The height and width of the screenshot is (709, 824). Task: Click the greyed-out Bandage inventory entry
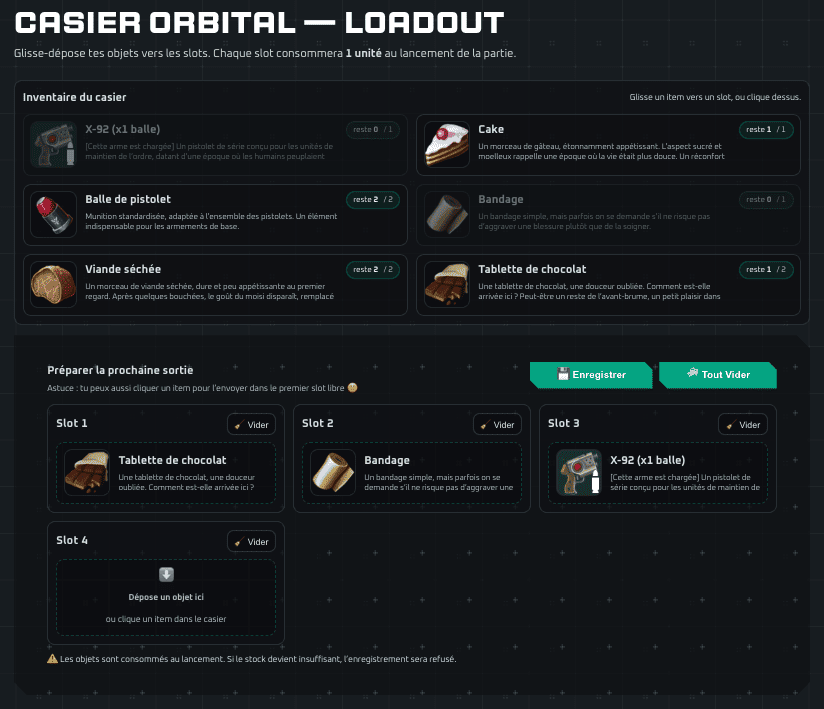[x=608, y=214]
